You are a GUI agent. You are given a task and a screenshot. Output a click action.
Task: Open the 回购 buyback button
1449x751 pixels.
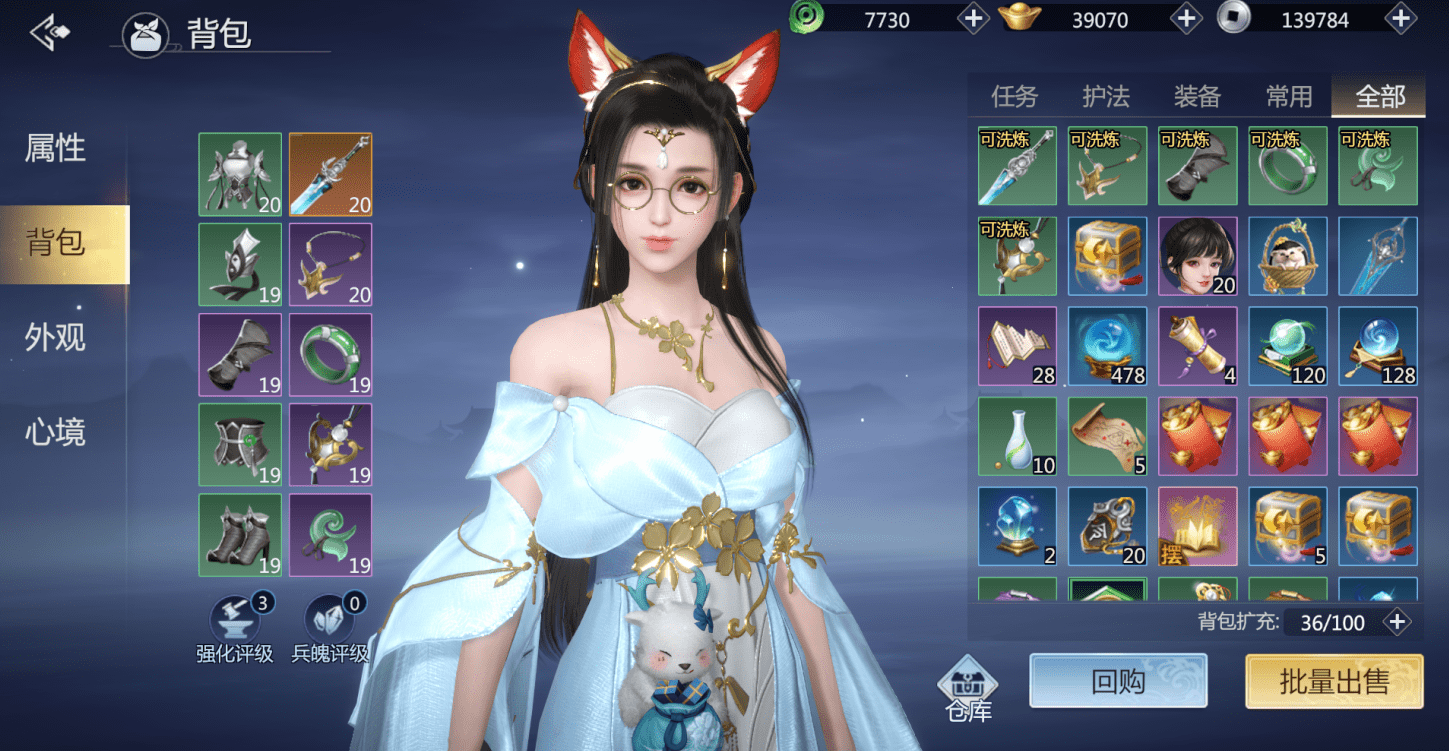pyautogui.click(x=1118, y=682)
